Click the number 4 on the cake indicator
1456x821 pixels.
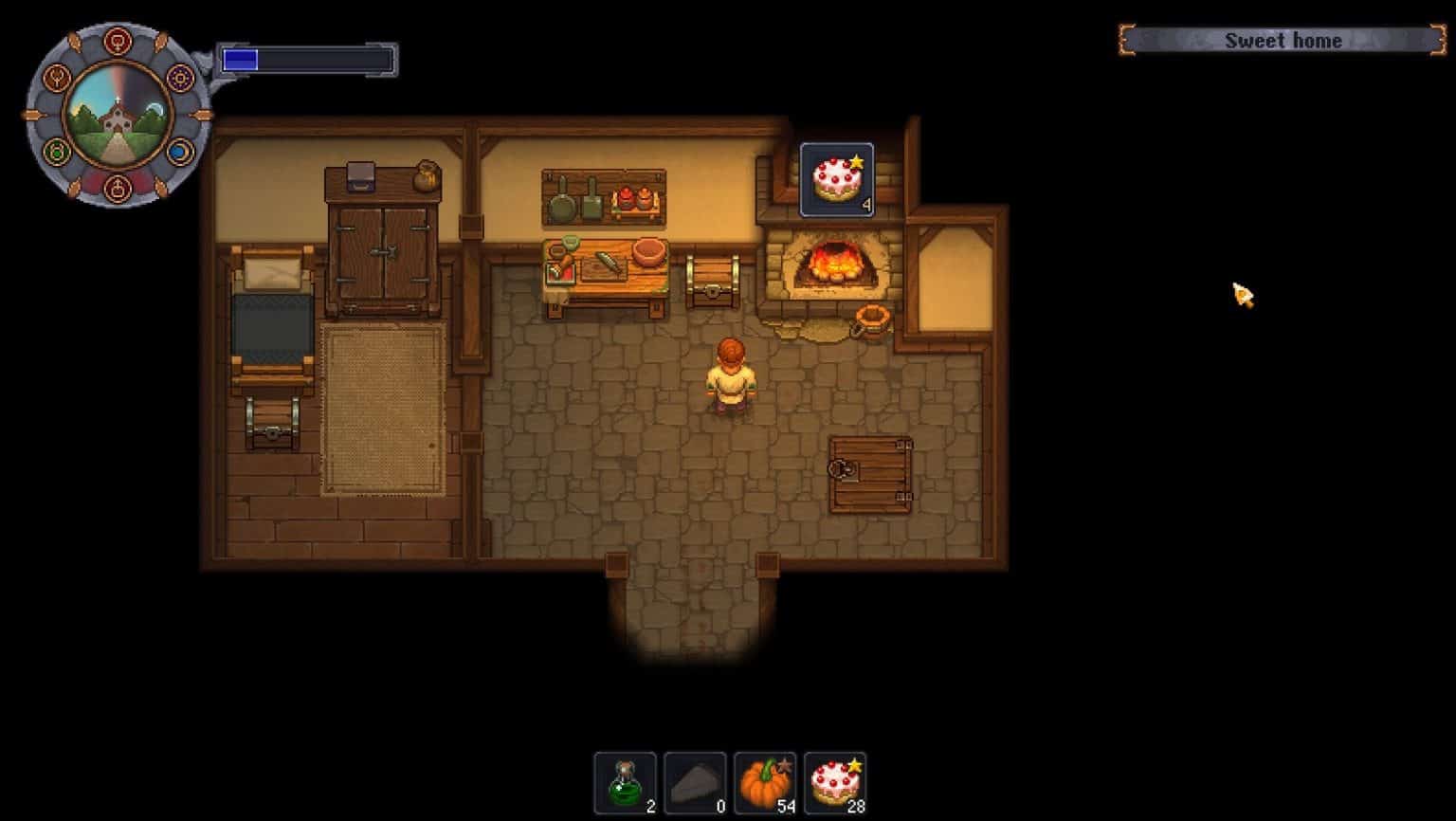coord(867,201)
